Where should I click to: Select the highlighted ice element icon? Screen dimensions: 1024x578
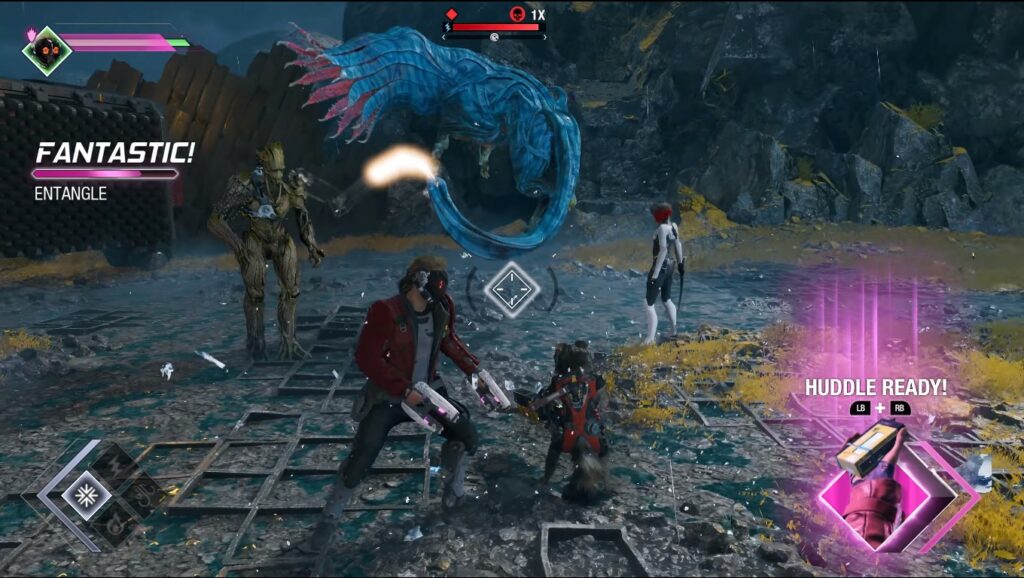coord(86,494)
